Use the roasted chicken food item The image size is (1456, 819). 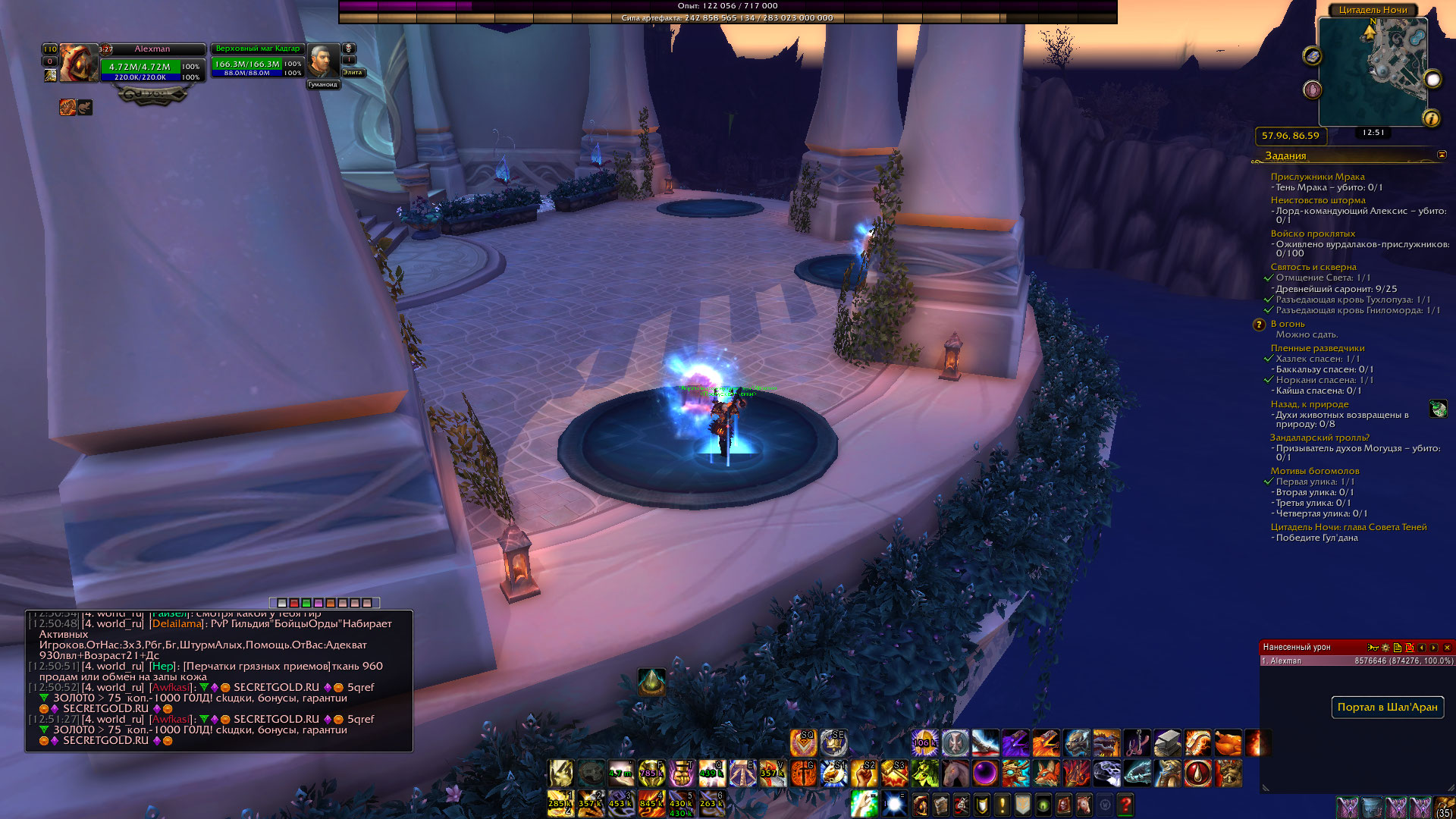coord(1228,743)
